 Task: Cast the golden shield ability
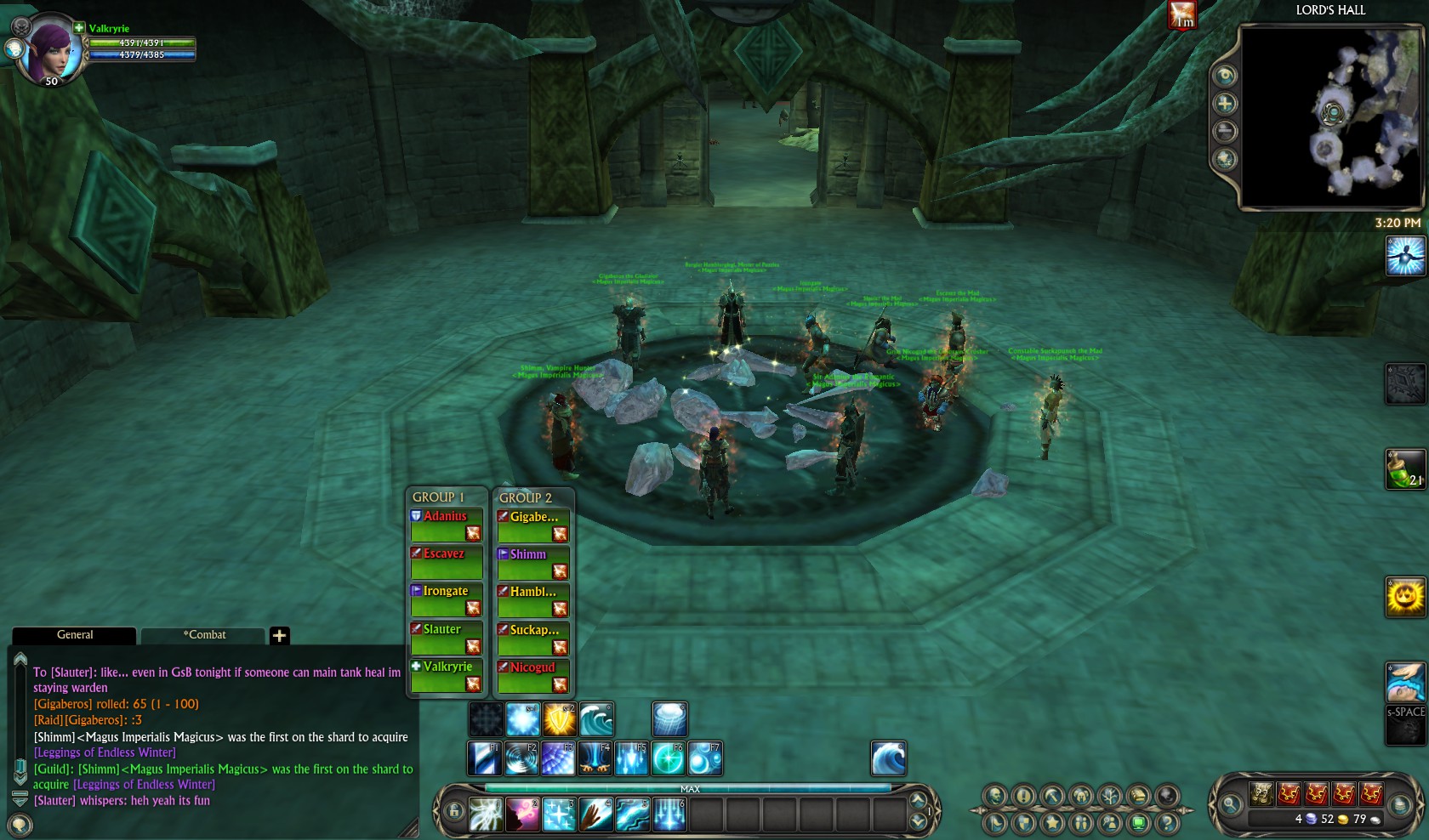pos(560,719)
